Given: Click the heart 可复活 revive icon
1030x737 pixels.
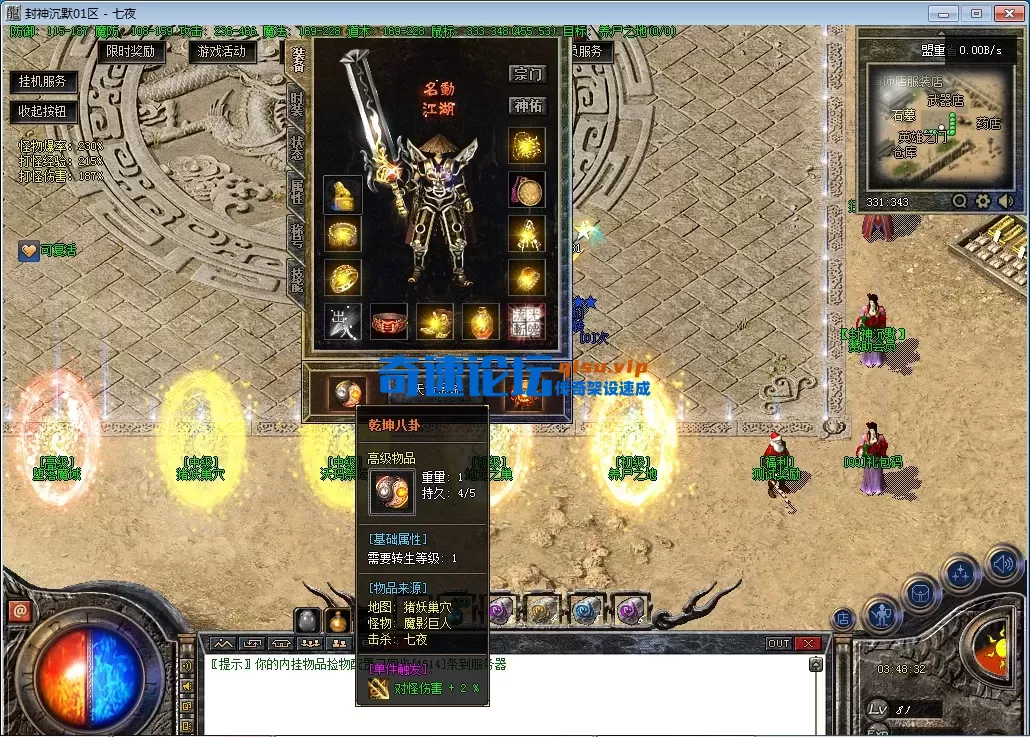Looking at the screenshot, I should [29, 251].
